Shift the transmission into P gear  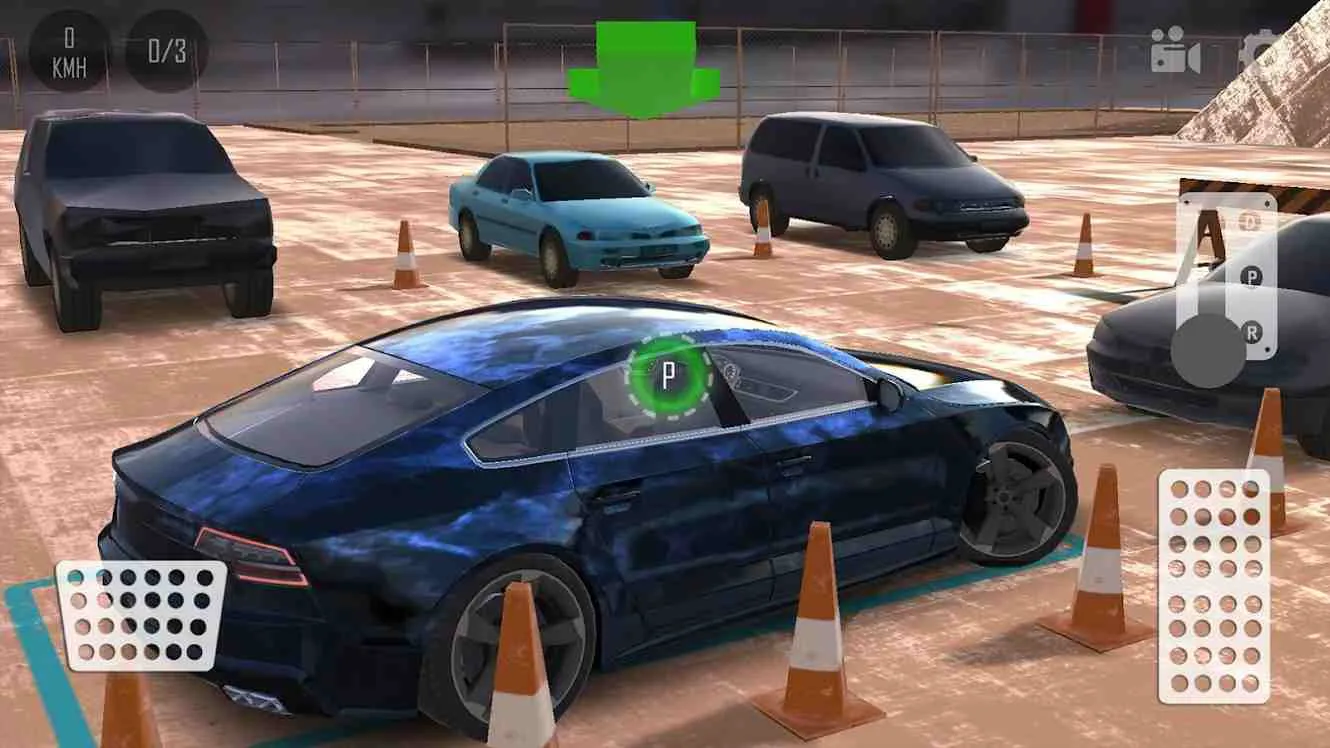[1252, 277]
